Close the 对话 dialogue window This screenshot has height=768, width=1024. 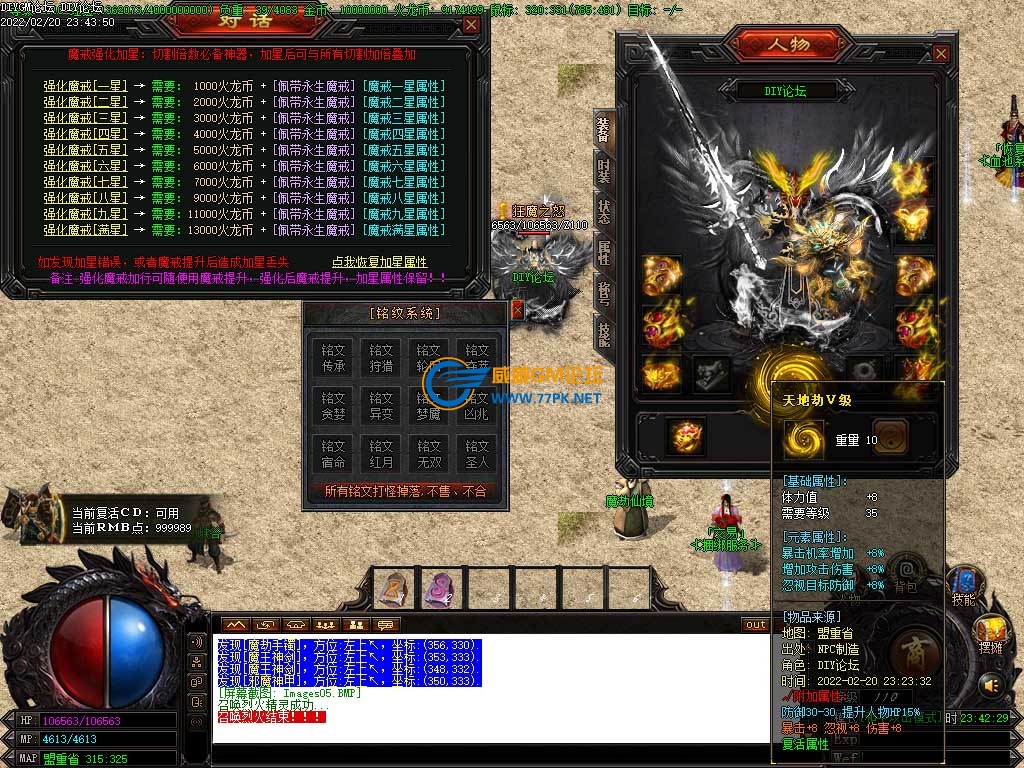coord(470,24)
